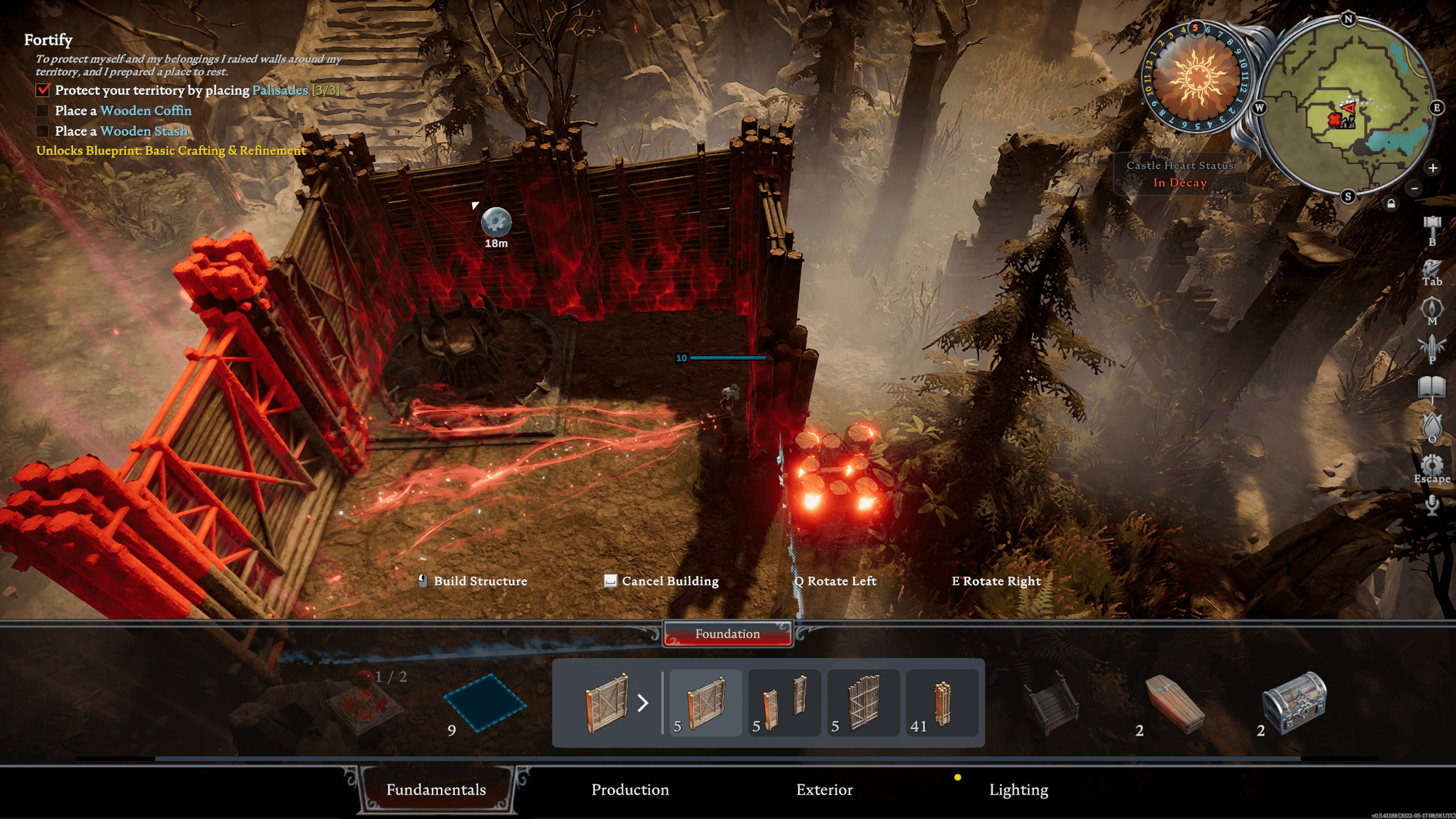Select the single palisade pillar
Viewport: 1456px width, 819px height.
[942, 703]
